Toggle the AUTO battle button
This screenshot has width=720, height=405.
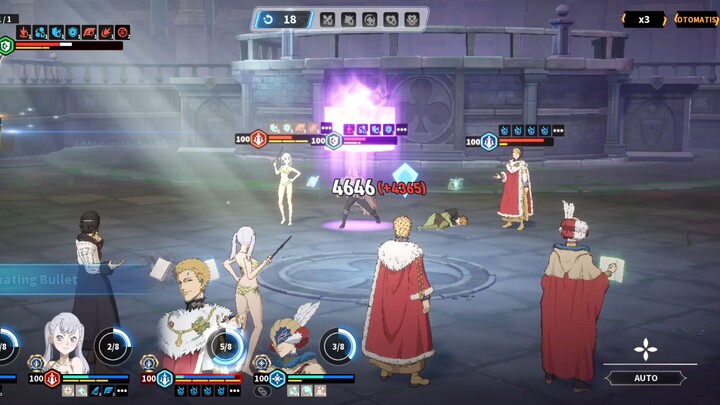[646, 378]
